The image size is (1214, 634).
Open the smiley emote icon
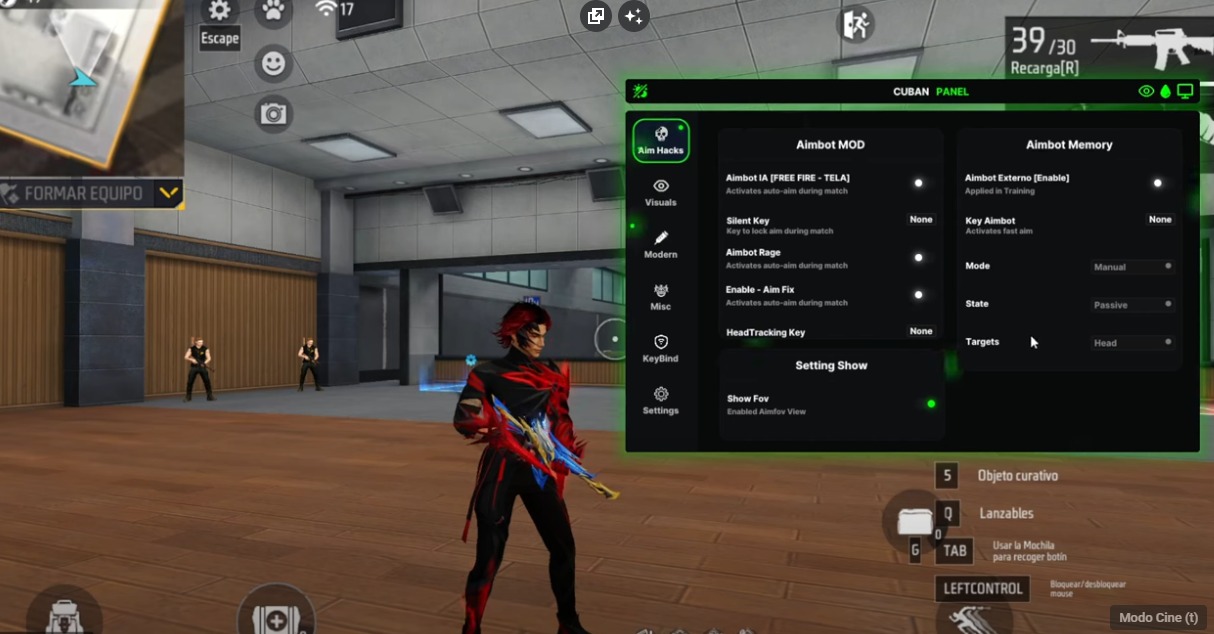272,64
